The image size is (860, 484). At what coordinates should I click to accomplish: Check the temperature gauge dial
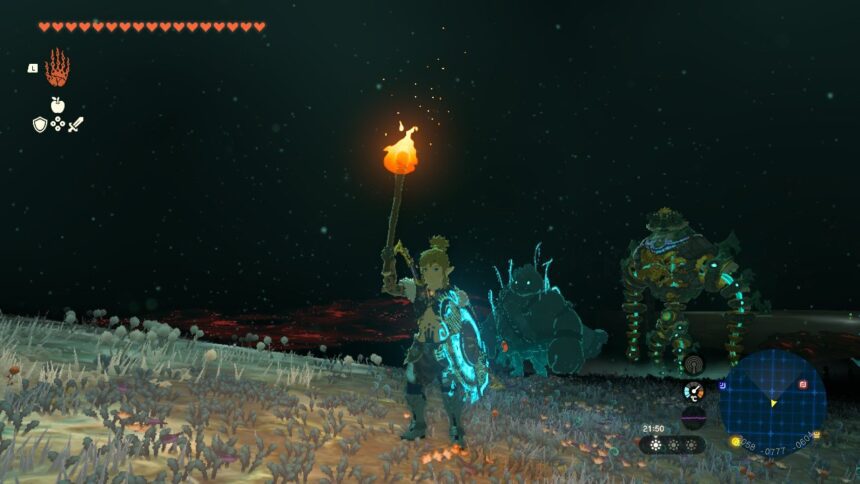tap(692, 391)
